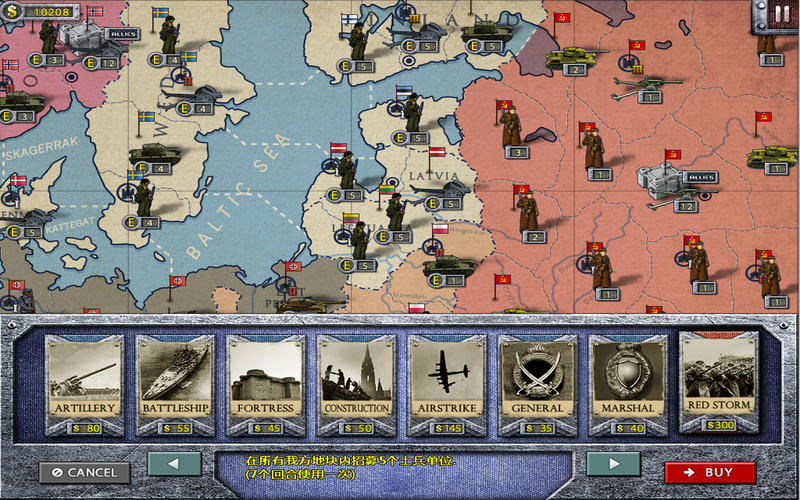This screenshot has width=800, height=500.
Task: Show previous cards with left arrow
Action: 174,463
